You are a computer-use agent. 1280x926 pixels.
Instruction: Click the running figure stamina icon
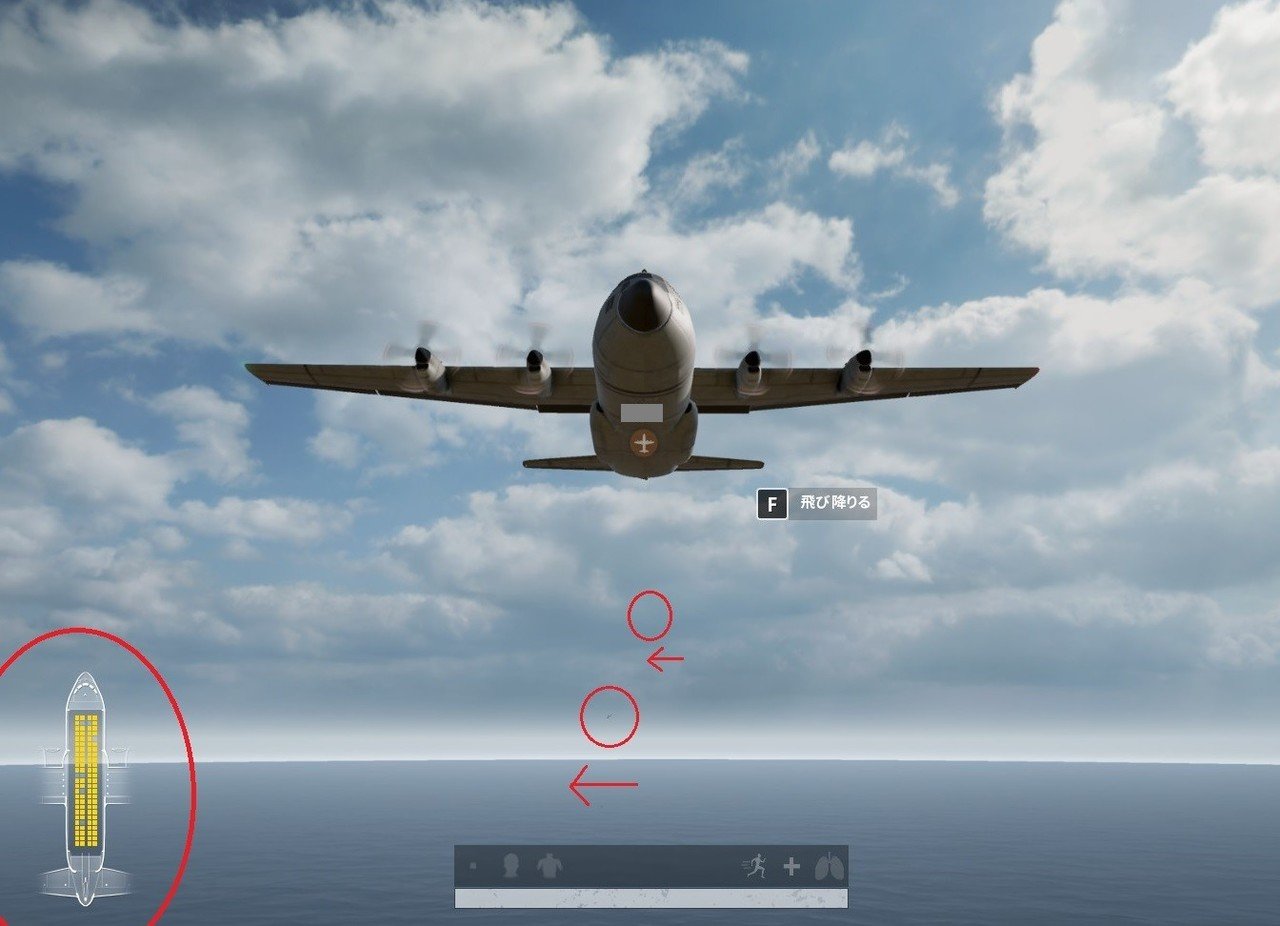click(757, 865)
